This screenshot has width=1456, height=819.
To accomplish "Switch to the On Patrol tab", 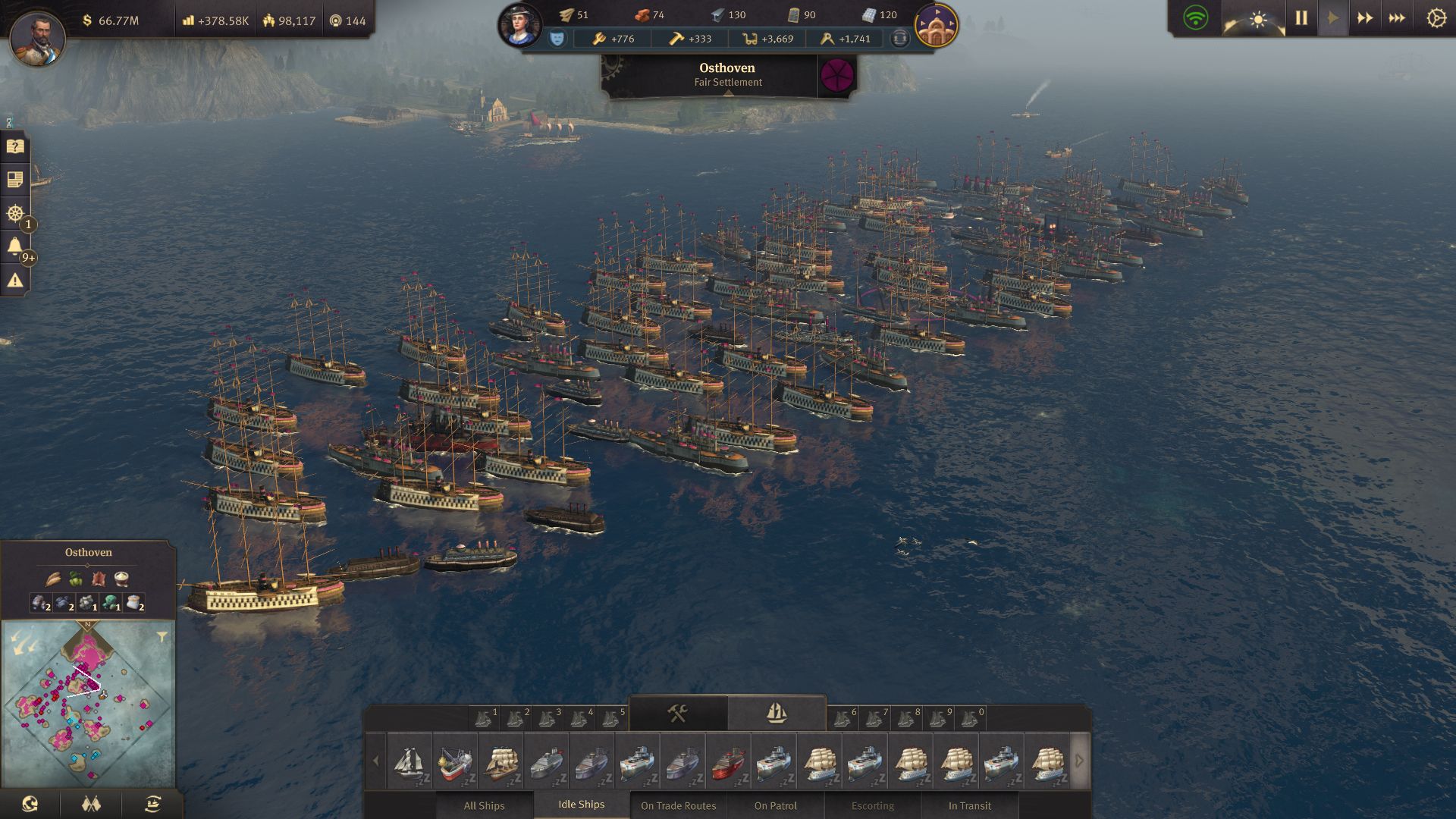I will [776, 805].
